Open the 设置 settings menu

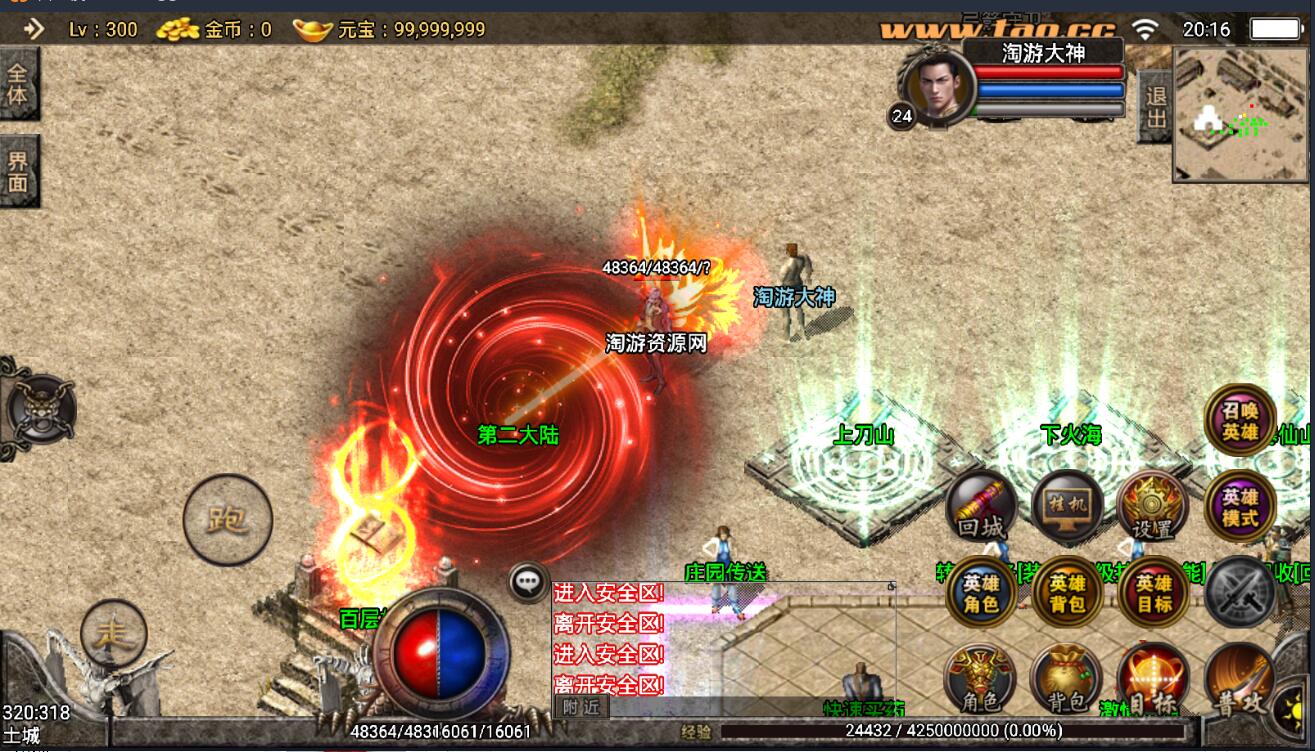pyautogui.click(x=1153, y=506)
